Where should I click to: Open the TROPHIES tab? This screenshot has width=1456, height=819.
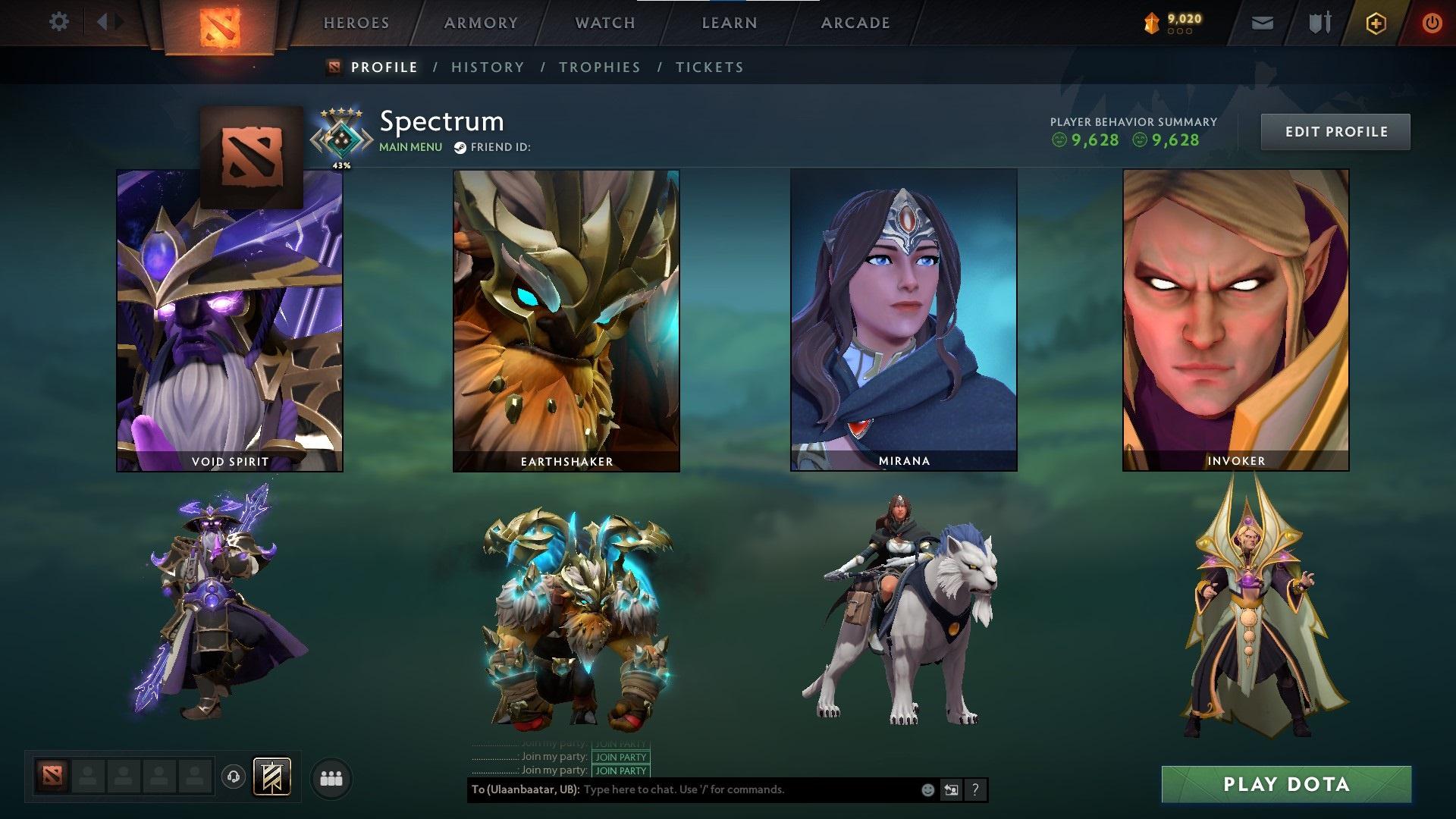[600, 67]
